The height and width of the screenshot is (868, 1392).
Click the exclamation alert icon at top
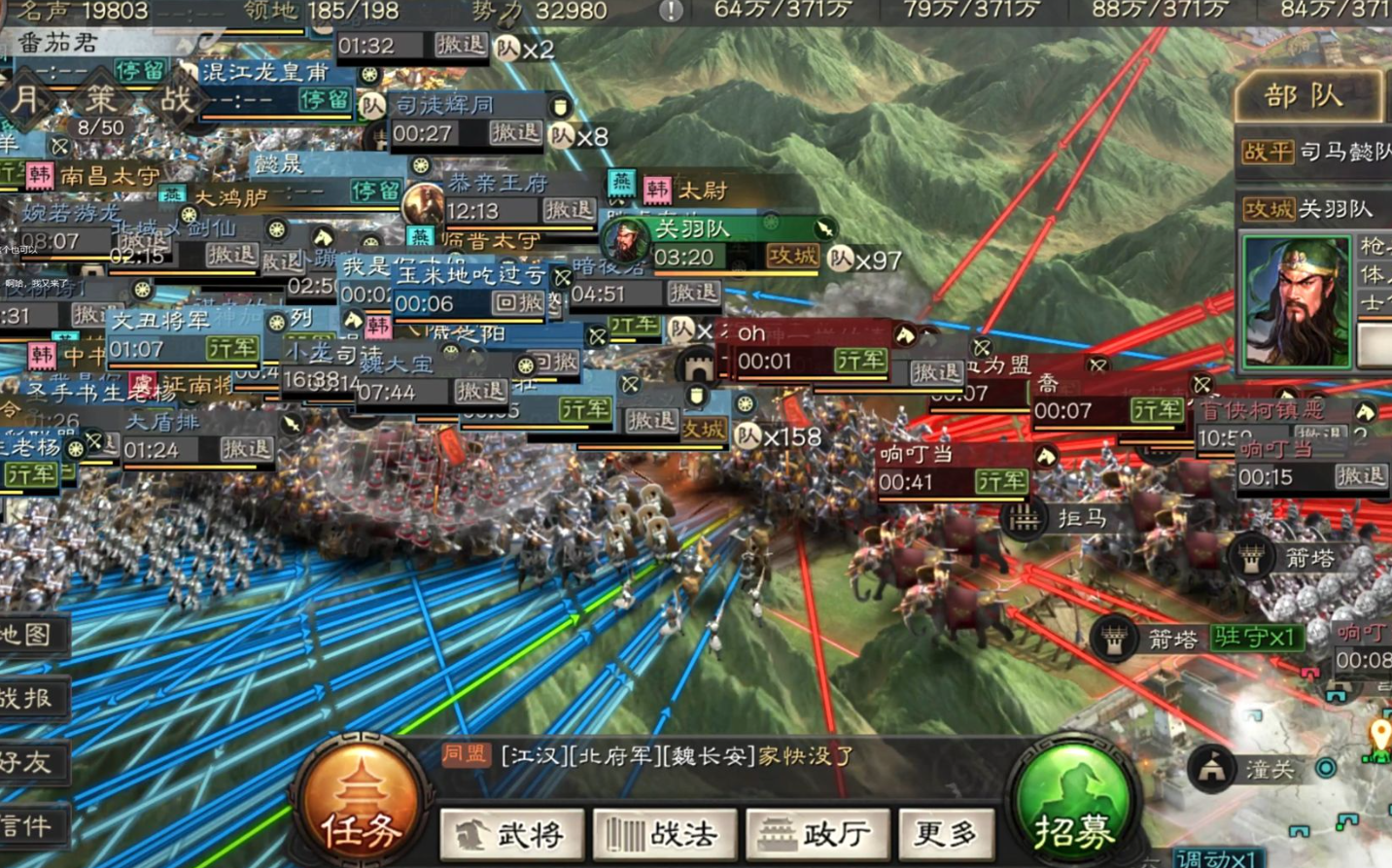click(671, 11)
